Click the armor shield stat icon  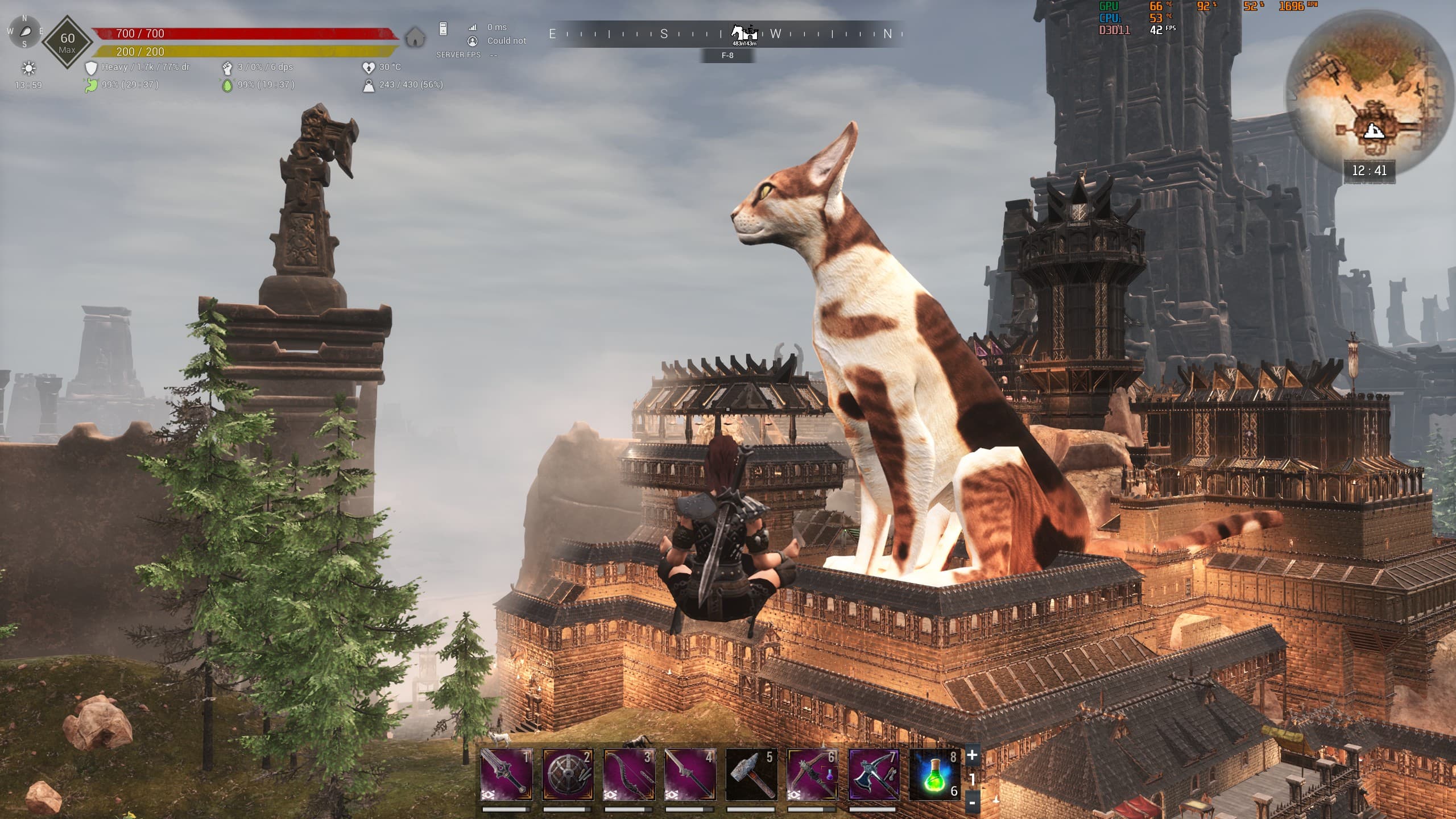point(91,68)
